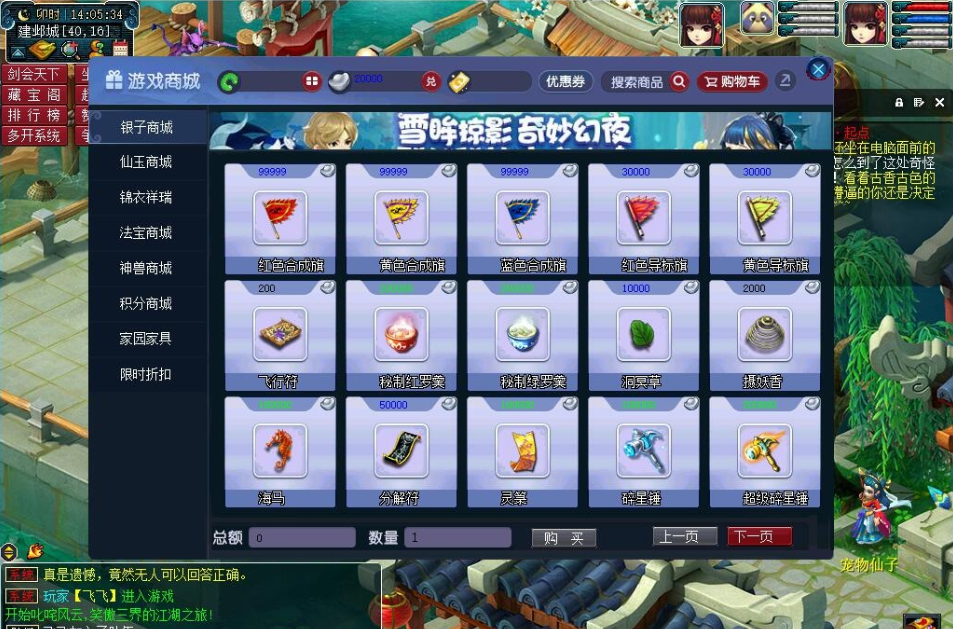
Task: Open the 积分商城 tab
Action: [146, 304]
